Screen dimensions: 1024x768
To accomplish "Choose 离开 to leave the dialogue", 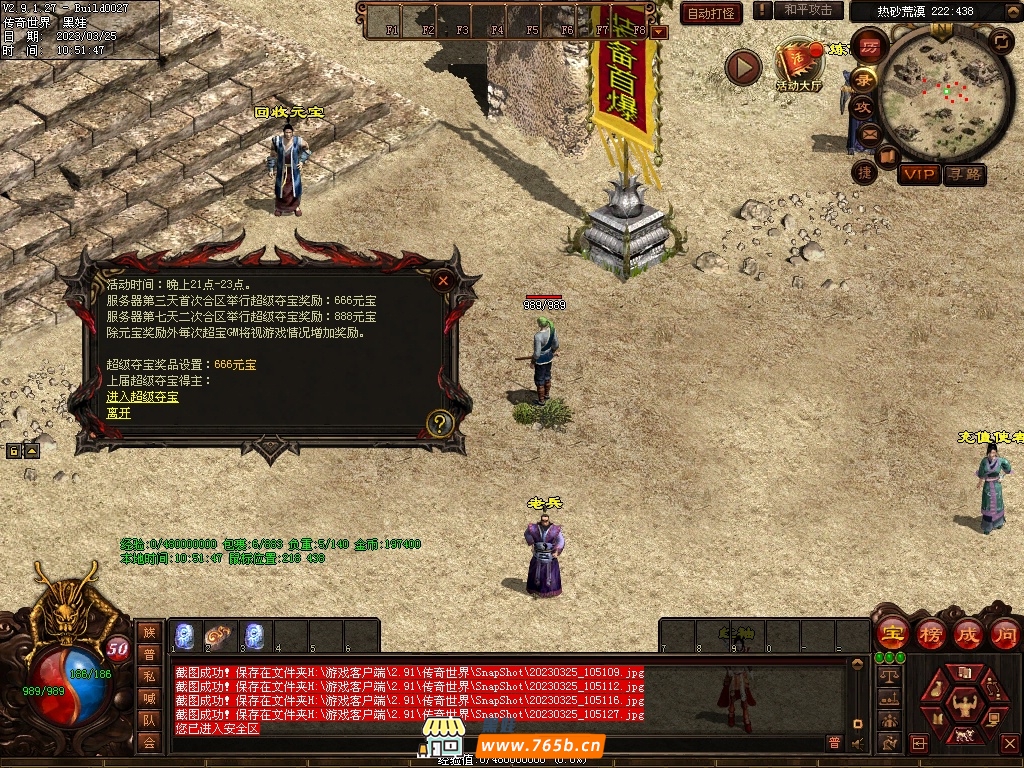I will [x=119, y=412].
